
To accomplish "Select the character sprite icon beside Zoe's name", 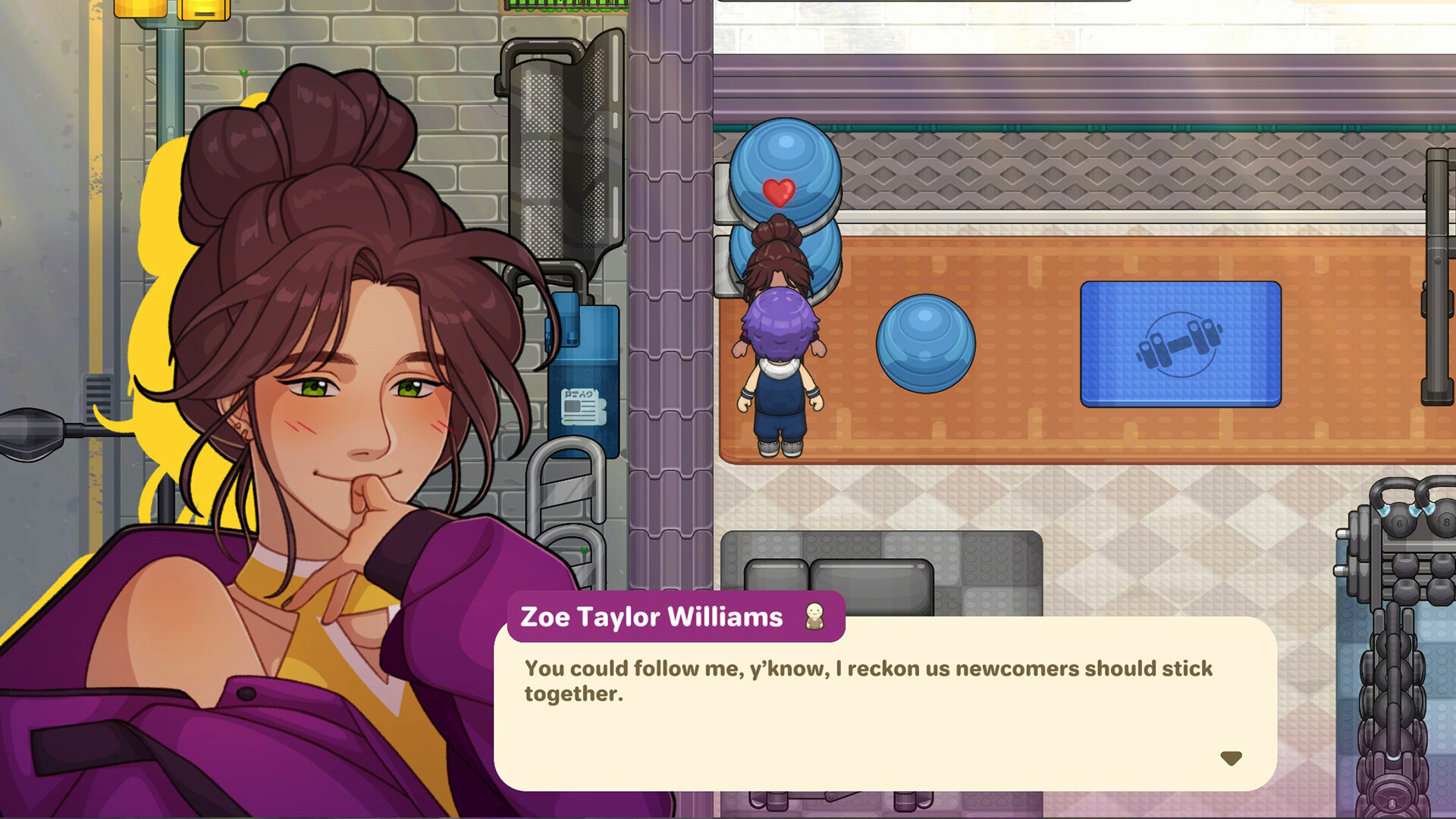I will (x=814, y=616).
